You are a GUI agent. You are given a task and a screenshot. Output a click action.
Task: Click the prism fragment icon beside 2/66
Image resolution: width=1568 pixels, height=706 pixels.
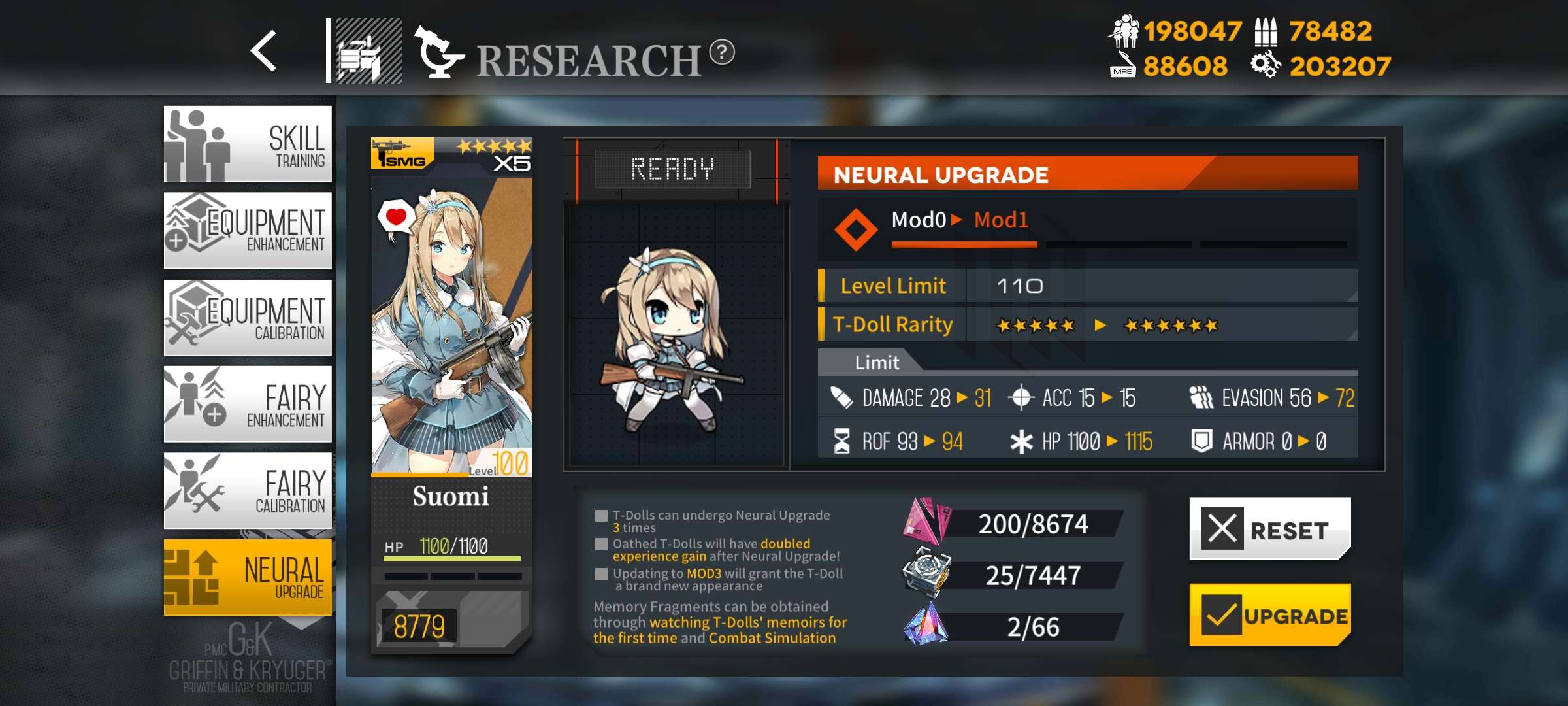click(924, 622)
